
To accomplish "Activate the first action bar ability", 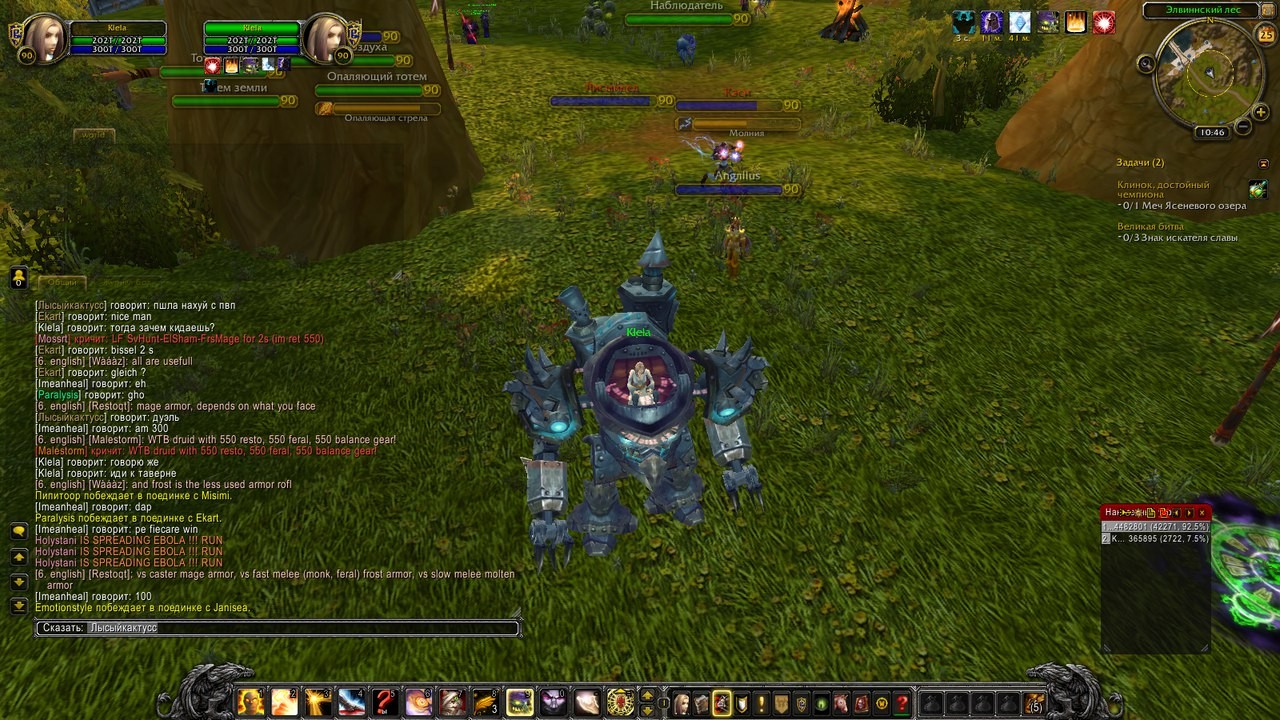I will tap(250, 702).
